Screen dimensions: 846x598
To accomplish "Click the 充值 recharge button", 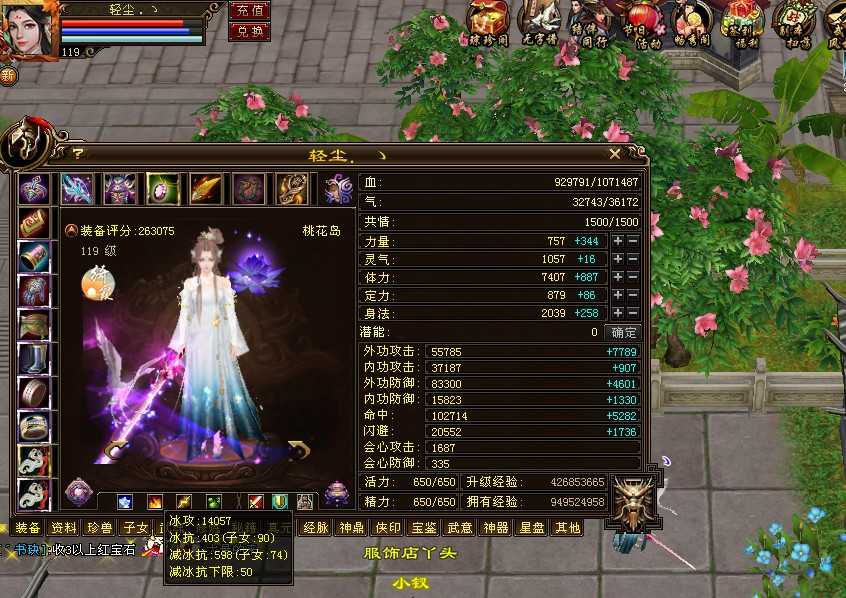I will click(249, 10).
